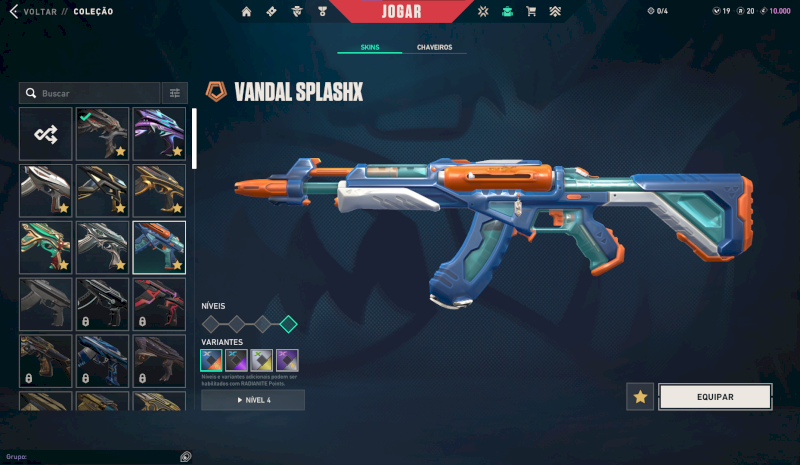This screenshot has width=800, height=465.
Task: Choose the locked red and black Vandal skin
Action: 159,304
